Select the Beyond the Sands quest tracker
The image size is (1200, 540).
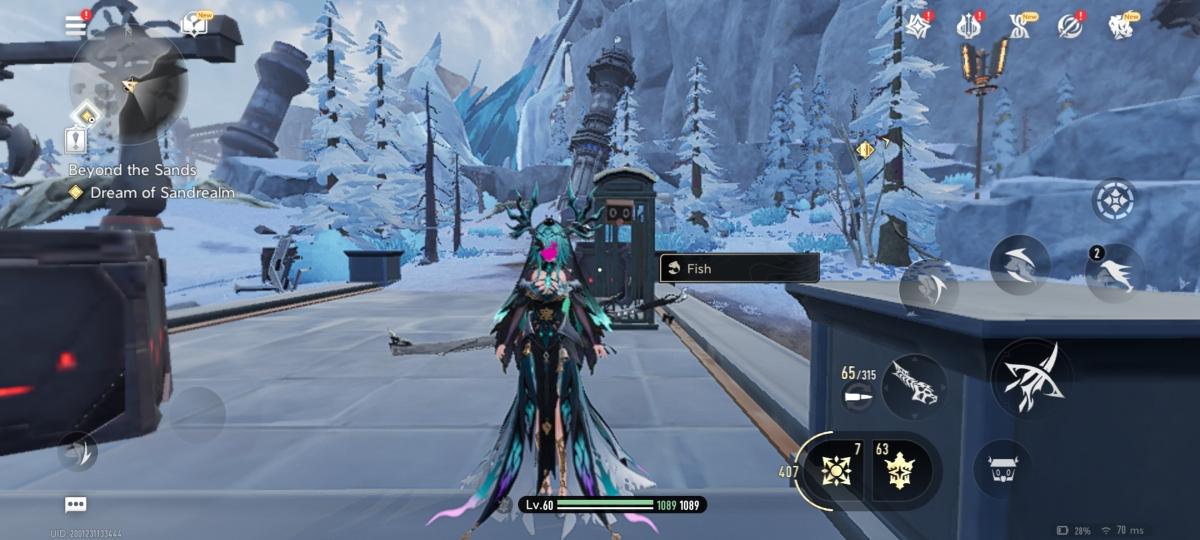click(132, 170)
